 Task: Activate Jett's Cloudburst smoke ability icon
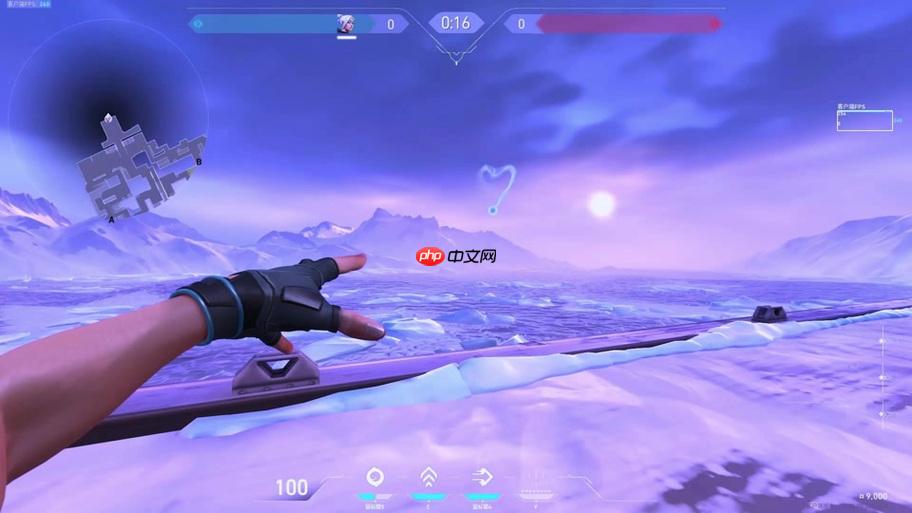(375, 477)
